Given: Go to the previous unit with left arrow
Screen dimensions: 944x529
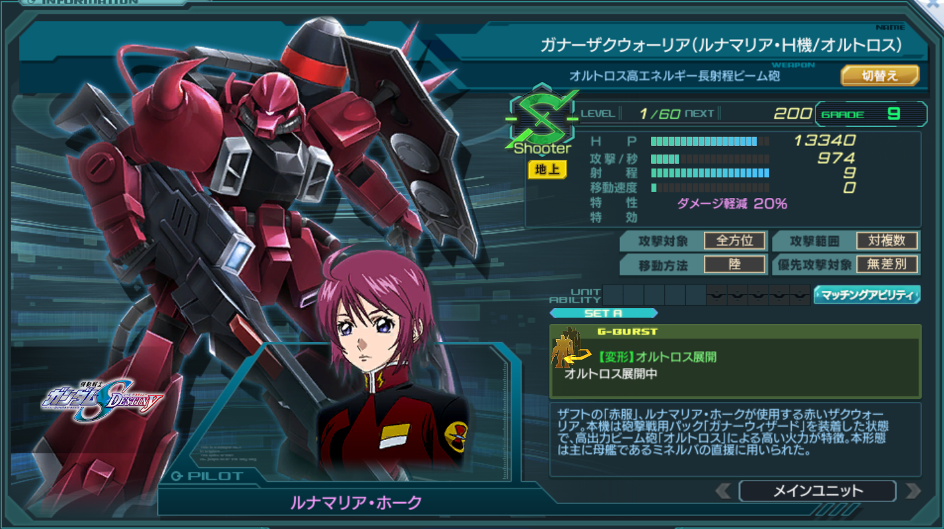Looking at the screenshot, I should tap(723, 491).
